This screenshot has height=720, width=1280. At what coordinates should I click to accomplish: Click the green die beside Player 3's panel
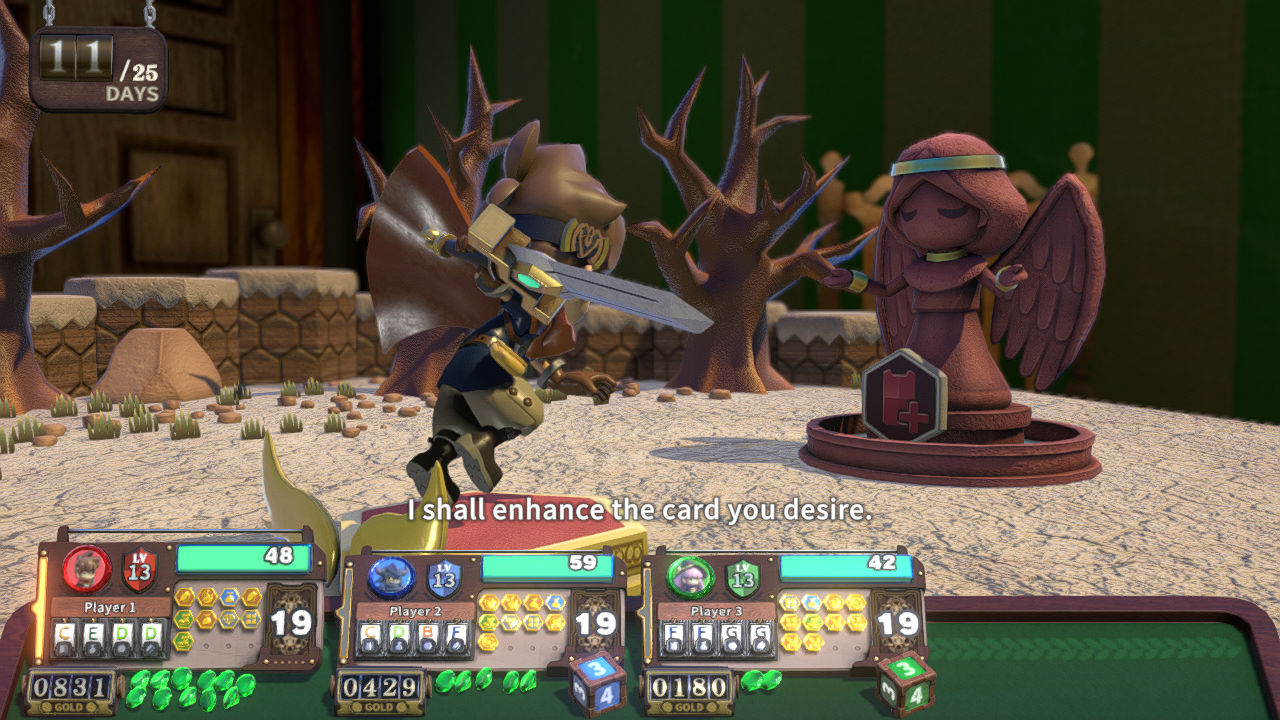pyautogui.click(x=907, y=684)
